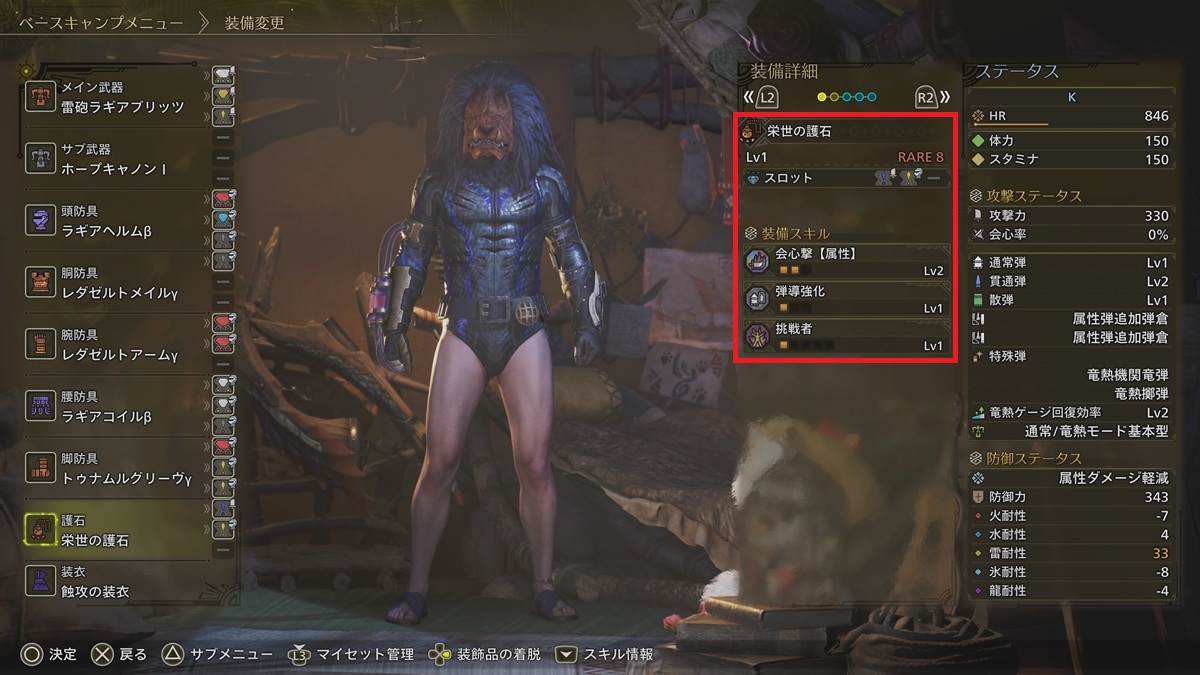Image resolution: width=1200 pixels, height=675 pixels.
Task: Choose the sub weapon ホープキャノン I slot
Action: pyautogui.click(x=120, y=160)
